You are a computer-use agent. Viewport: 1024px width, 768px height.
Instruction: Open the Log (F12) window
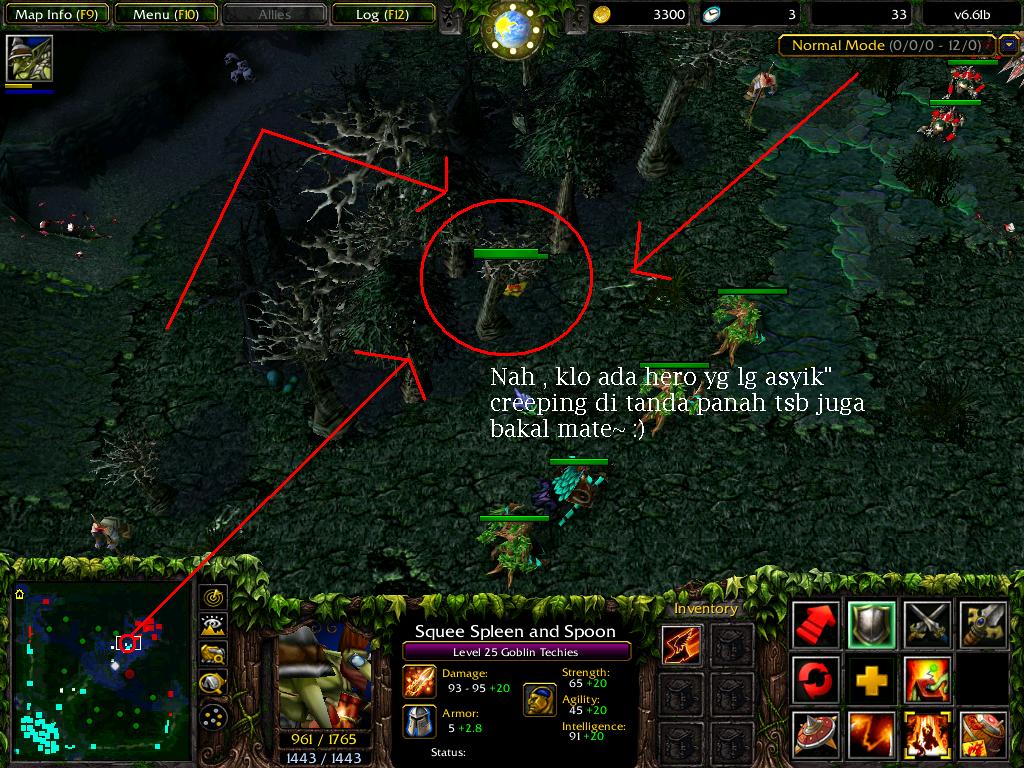[380, 15]
